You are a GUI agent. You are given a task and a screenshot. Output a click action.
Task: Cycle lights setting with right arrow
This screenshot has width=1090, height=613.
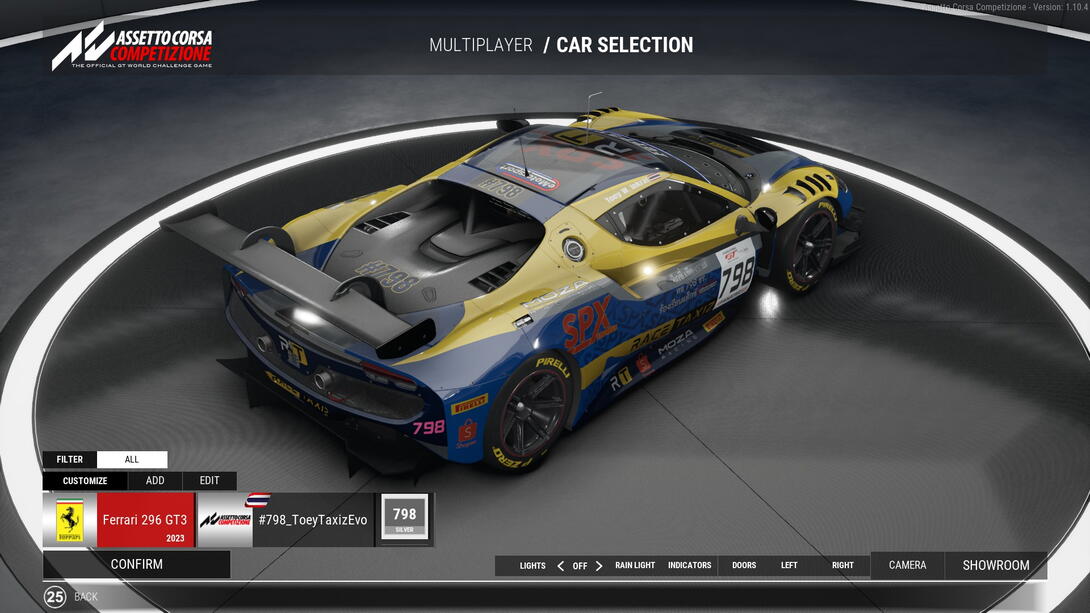coord(599,566)
